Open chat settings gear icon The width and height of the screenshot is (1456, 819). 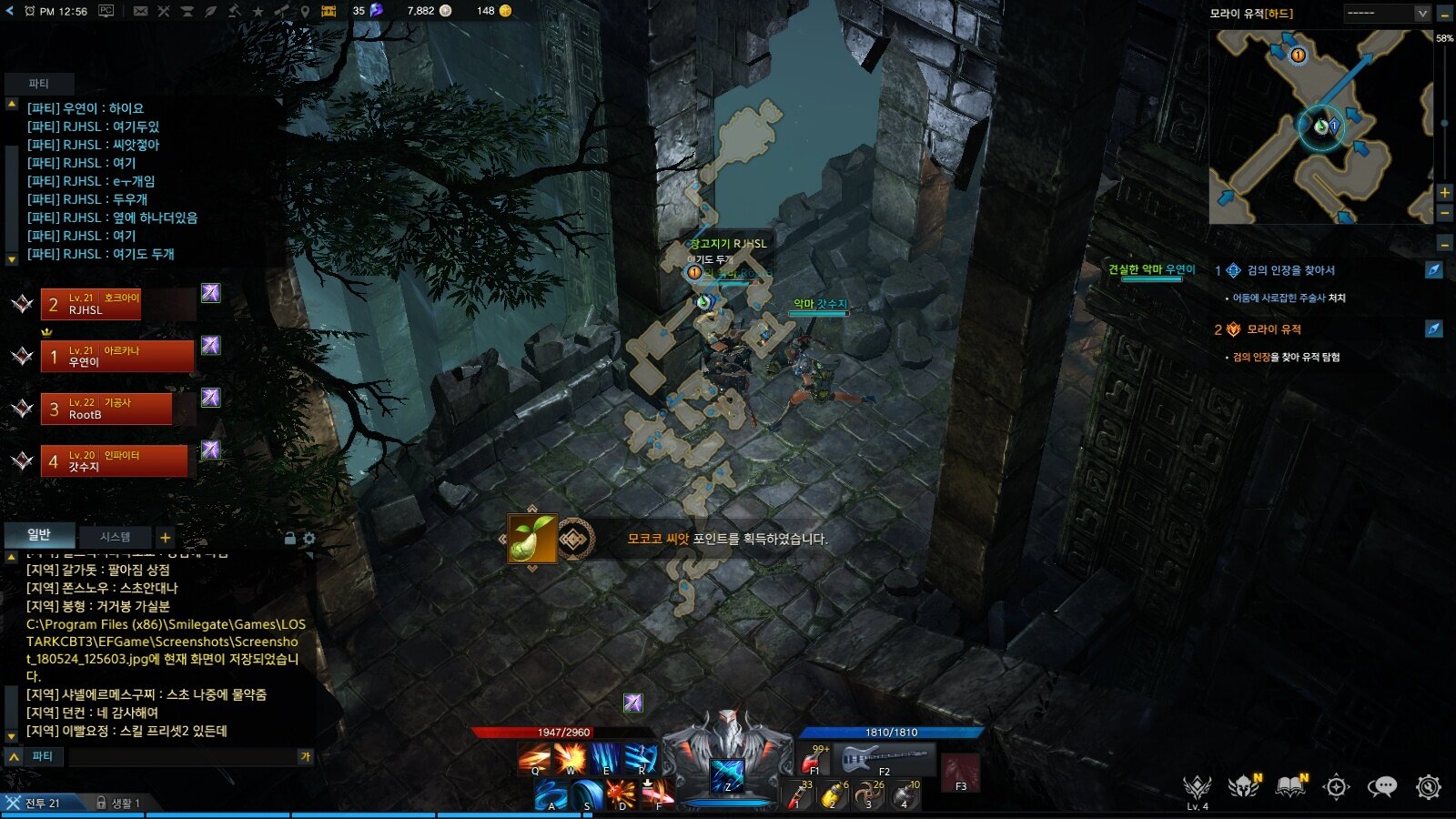tap(309, 539)
